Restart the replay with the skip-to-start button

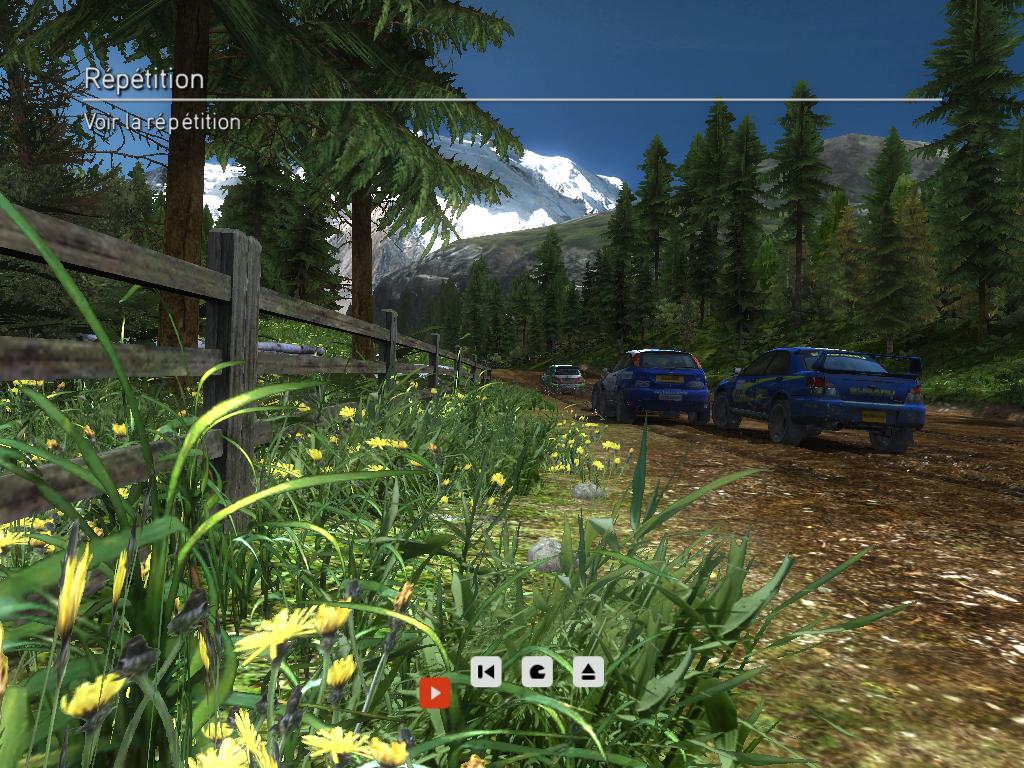[x=486, y=671]
